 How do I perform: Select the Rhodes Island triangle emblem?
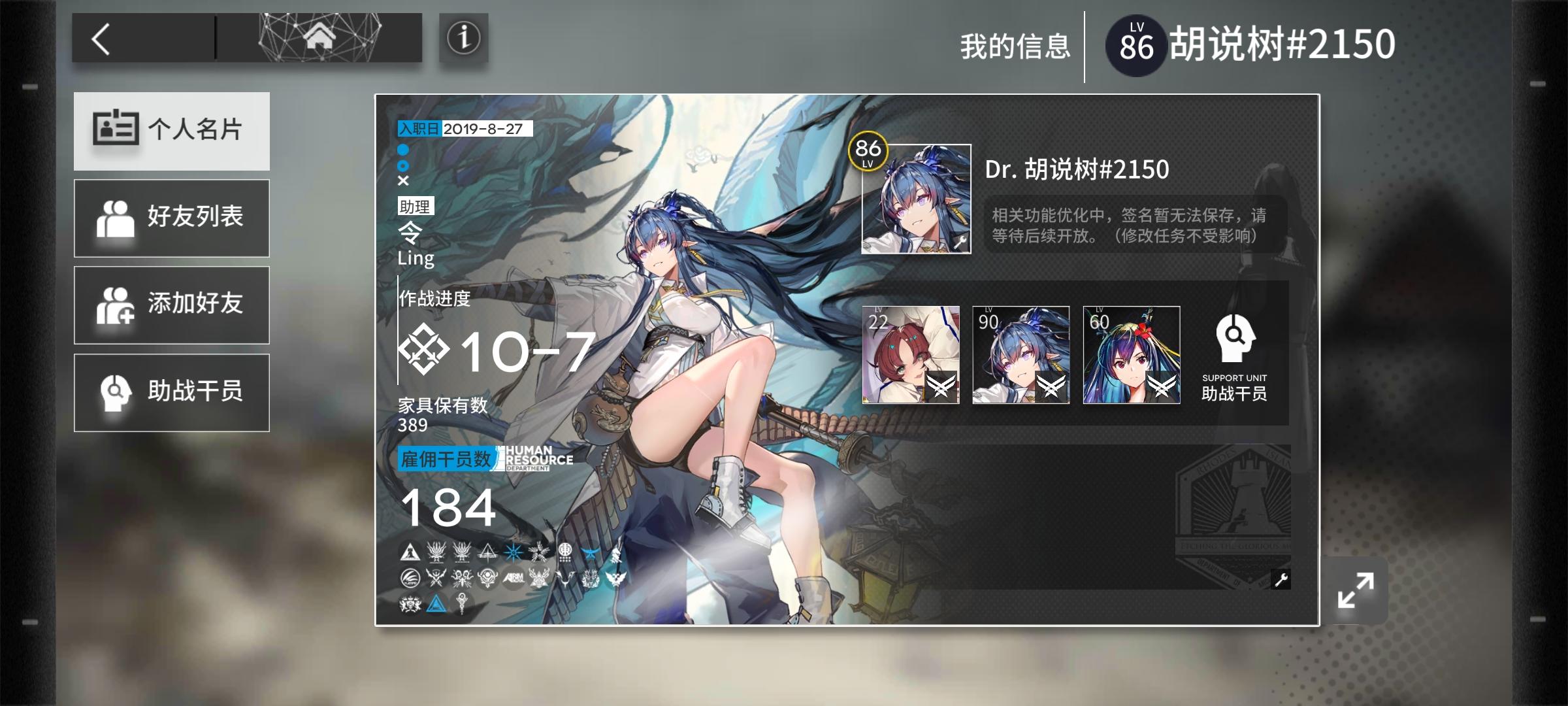click(x=410, y=551)
